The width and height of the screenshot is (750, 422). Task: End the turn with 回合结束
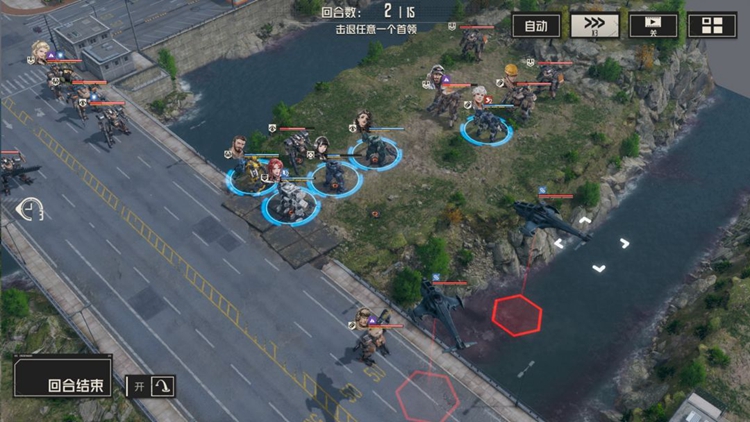(62, 383)
